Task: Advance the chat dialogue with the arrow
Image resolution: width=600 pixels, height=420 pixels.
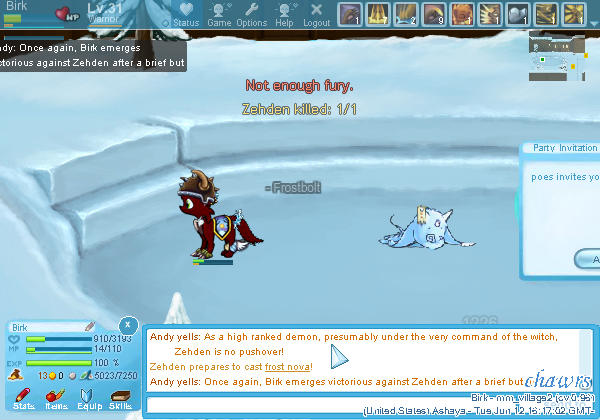Action: pyautogui.click(x=338, y=357)
